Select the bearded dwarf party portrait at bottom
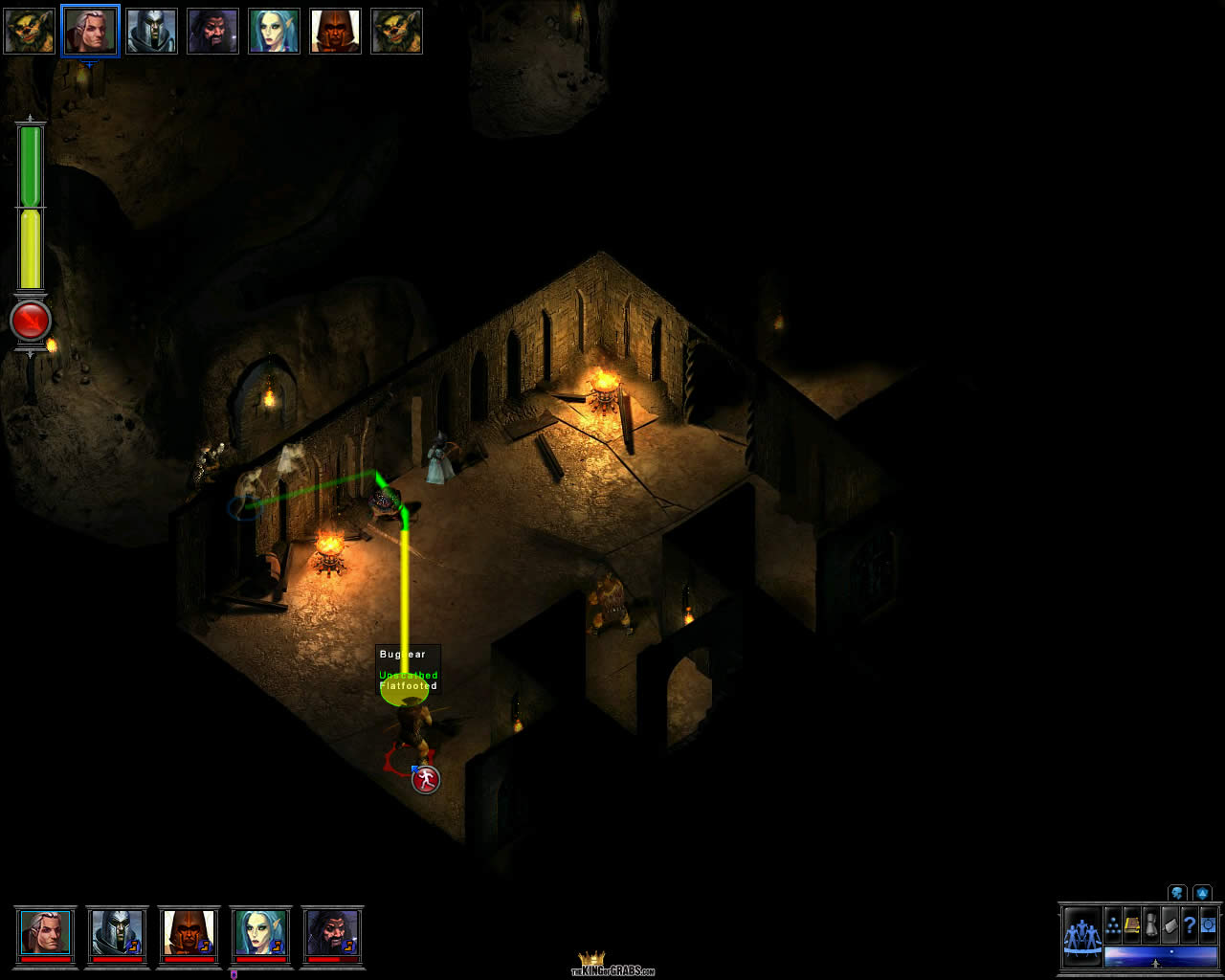 point(332,933)
